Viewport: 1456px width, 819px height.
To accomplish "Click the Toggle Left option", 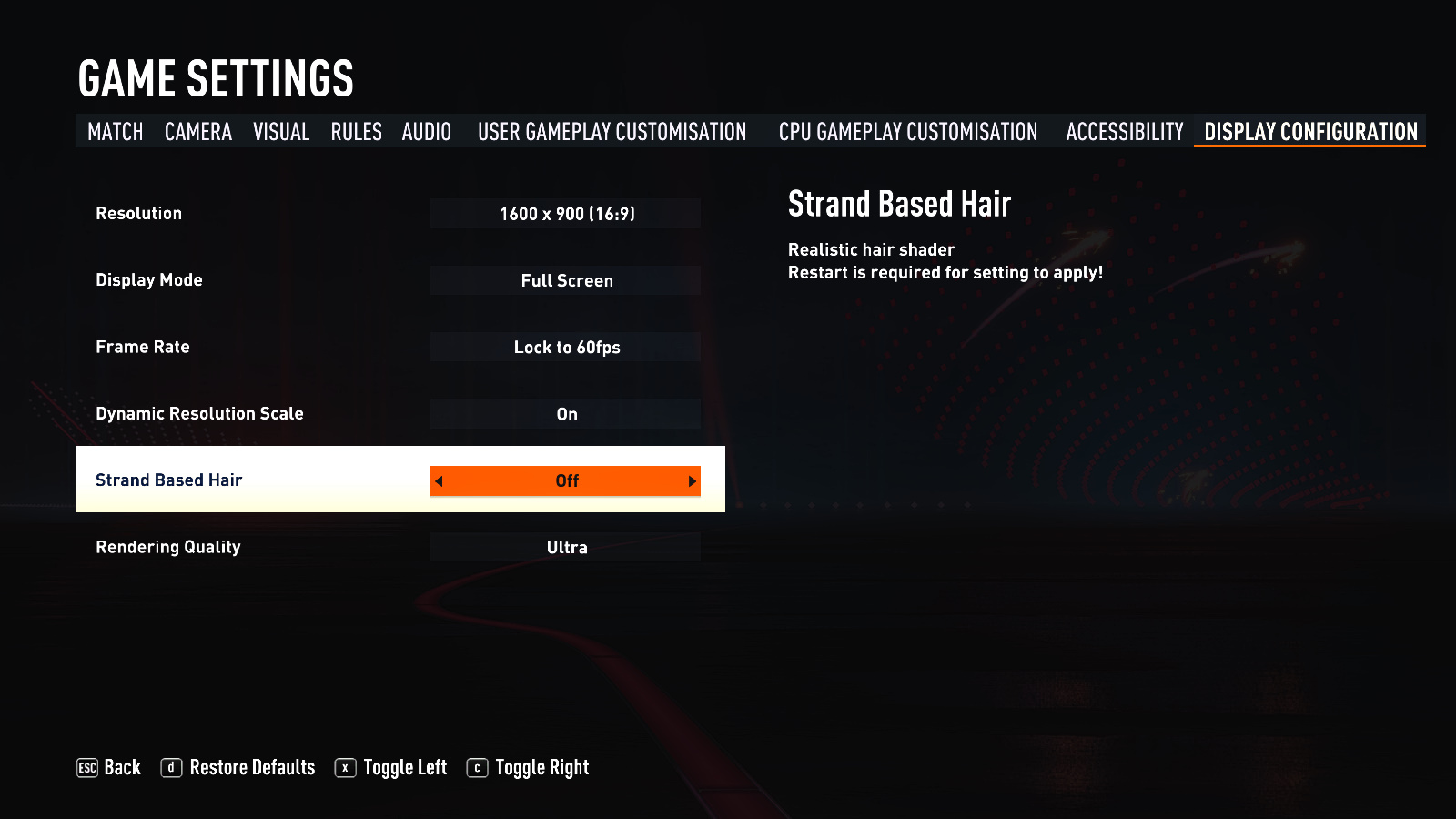I will click(x=391, y=768).
